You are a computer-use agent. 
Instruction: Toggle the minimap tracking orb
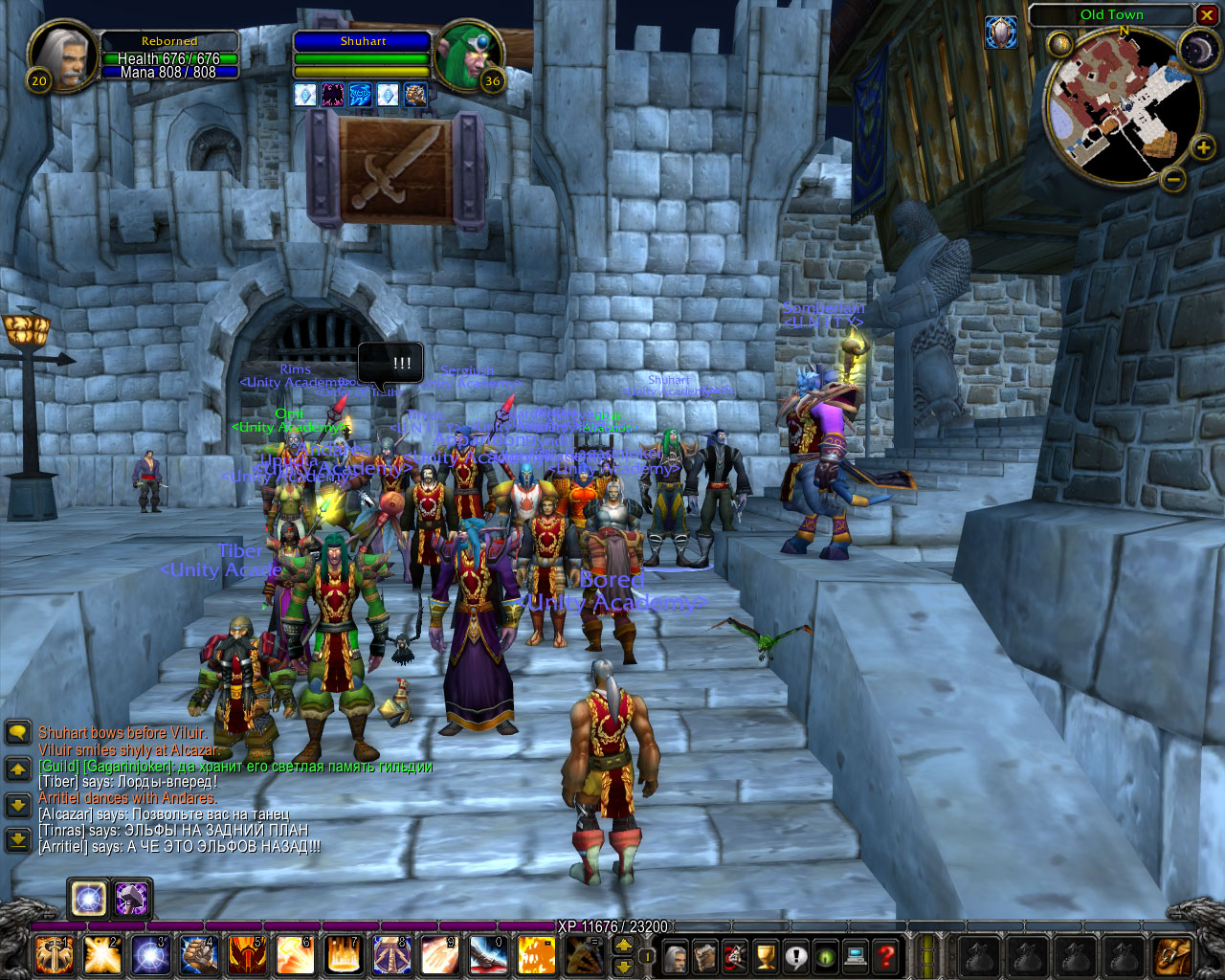click(x=1060, y=44)
